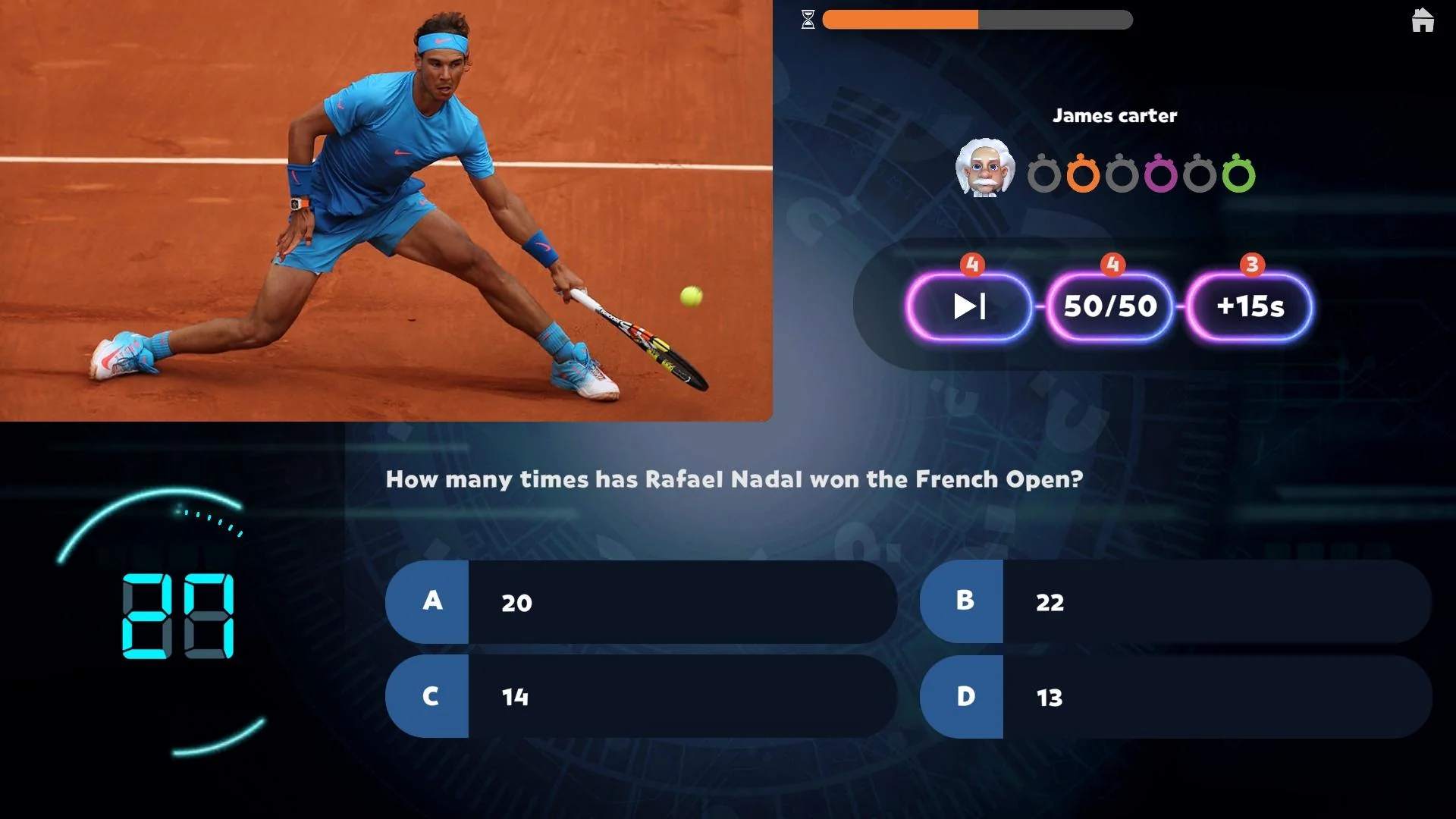Click the first gray stopwatch icon
Image resolution: width=1456 pixels, height=819 pixels.
coord(1046,173)
